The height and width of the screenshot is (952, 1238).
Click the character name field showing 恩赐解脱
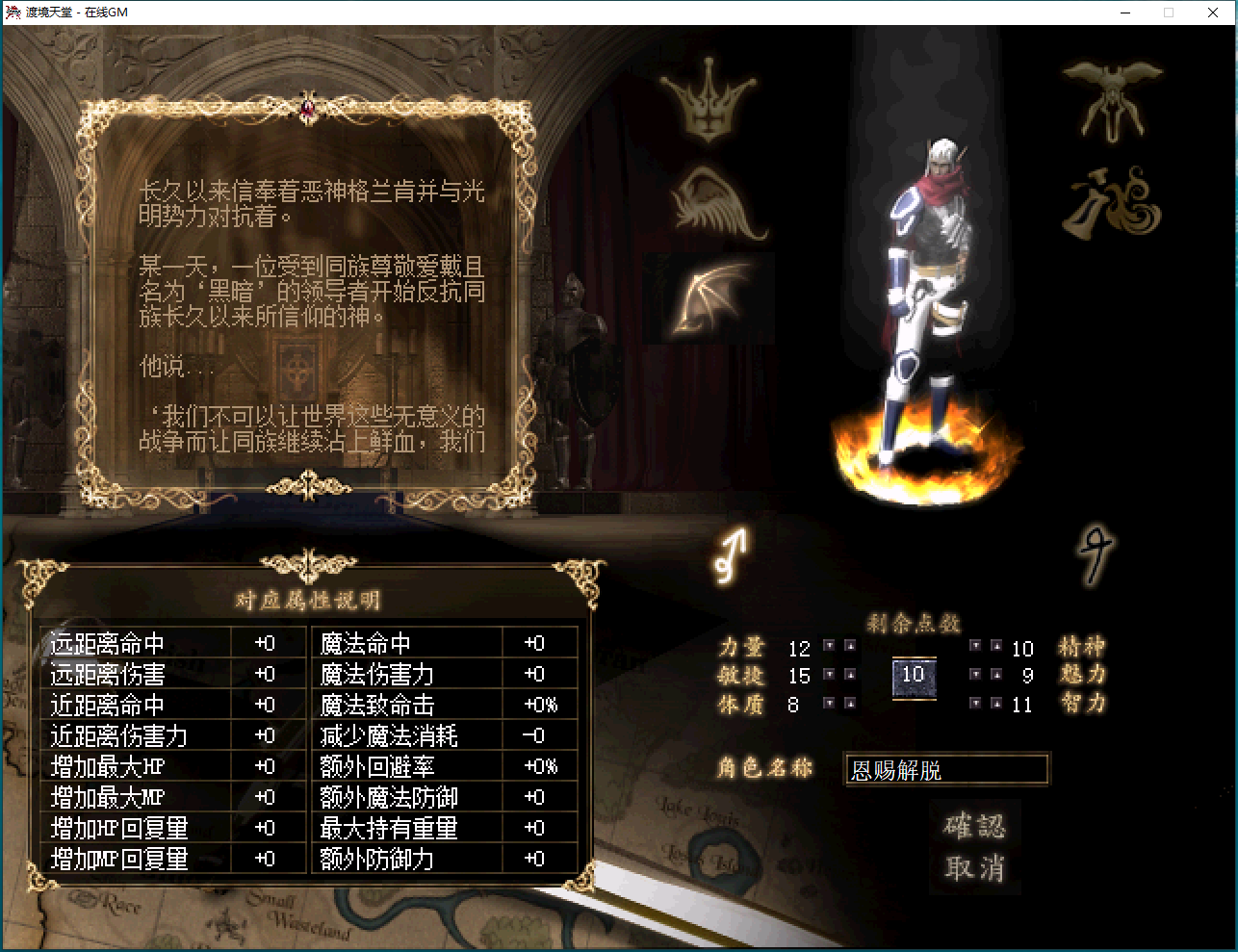tap(946, 769)
